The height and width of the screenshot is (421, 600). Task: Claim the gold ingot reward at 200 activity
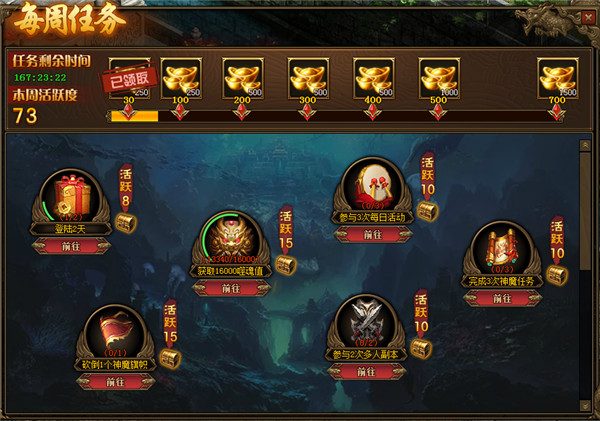[x=244, y=78]
